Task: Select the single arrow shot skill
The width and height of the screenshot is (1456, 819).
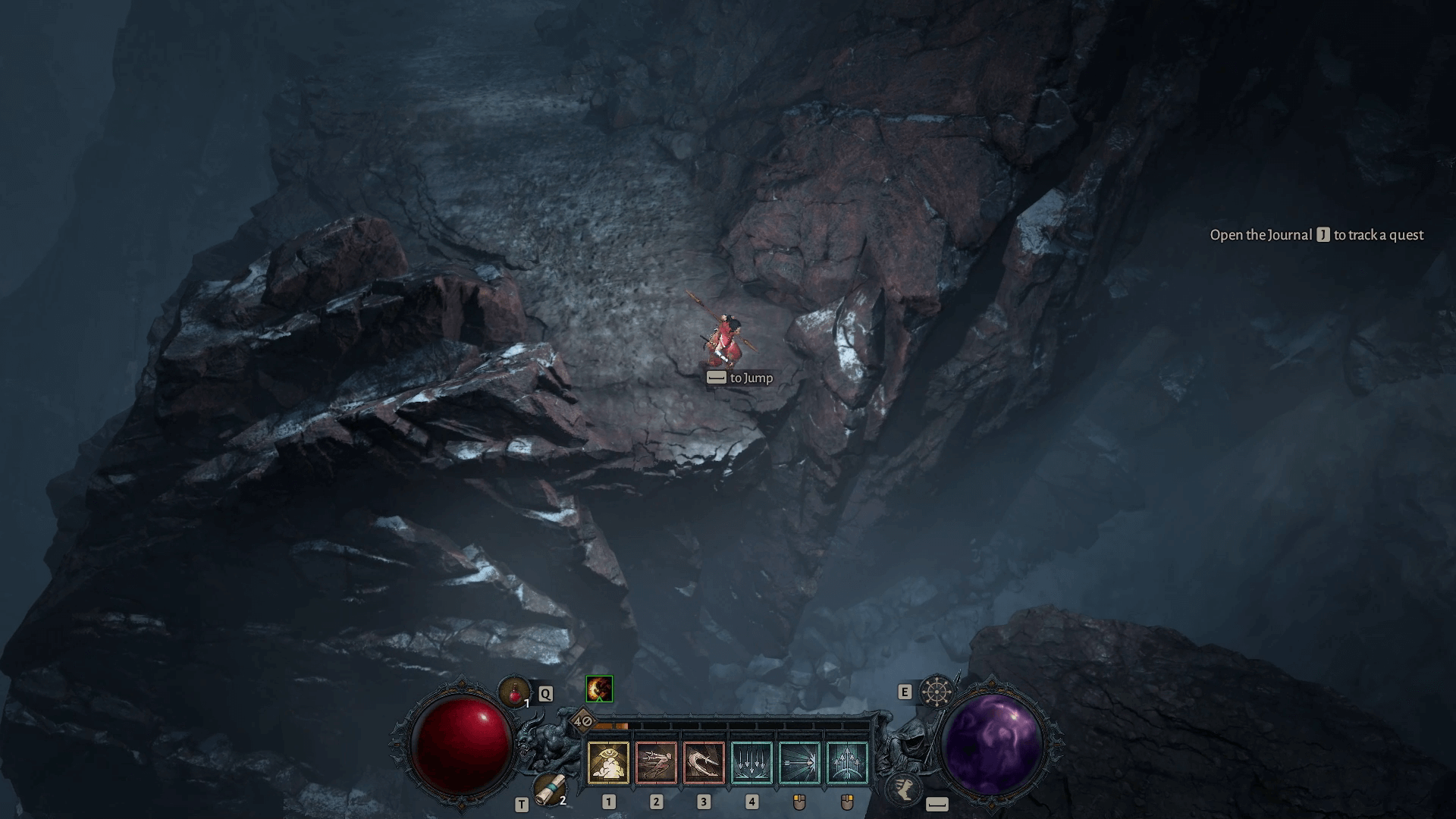Action: 799,762
